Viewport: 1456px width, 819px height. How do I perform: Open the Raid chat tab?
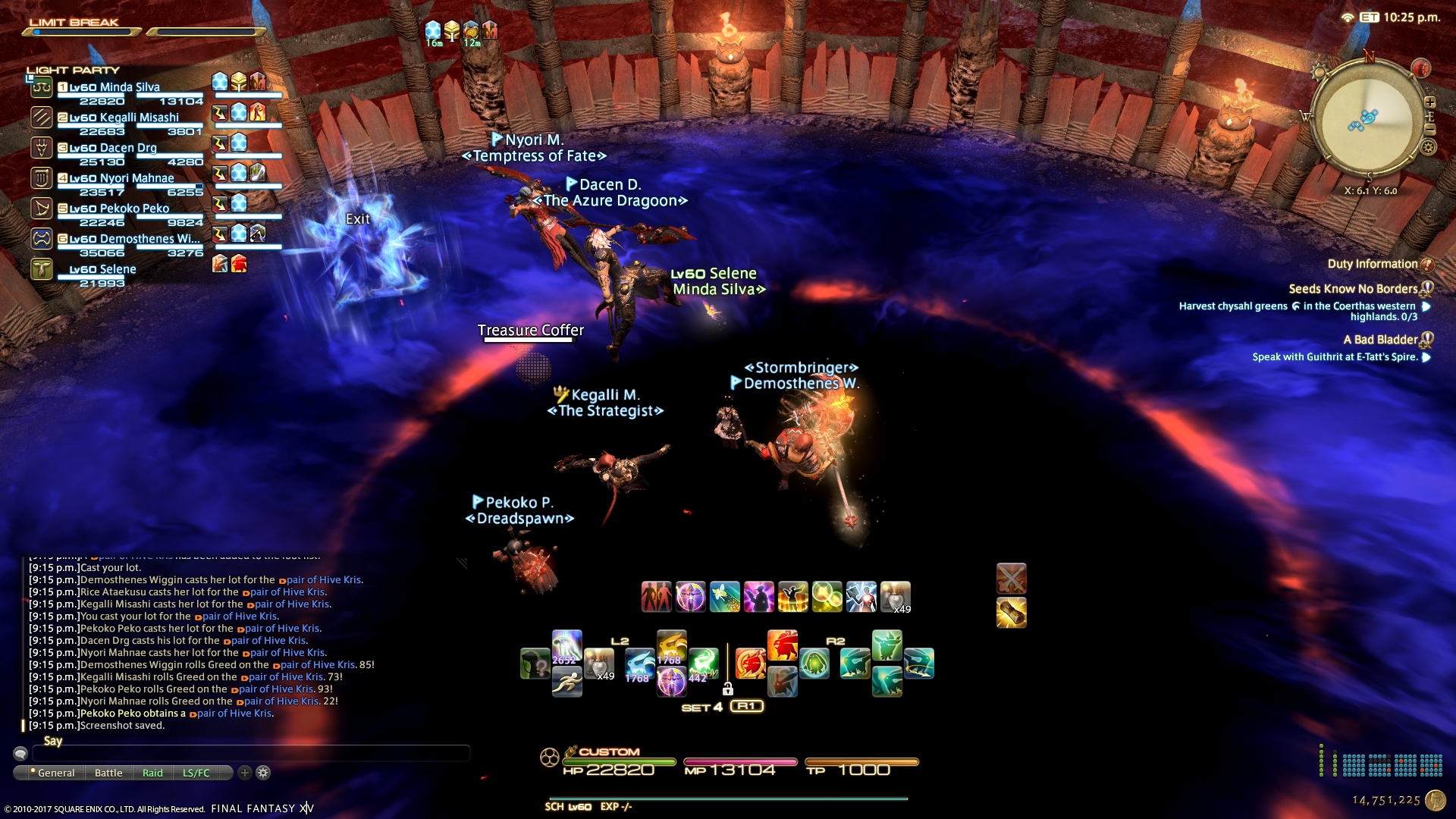[152, 773]
